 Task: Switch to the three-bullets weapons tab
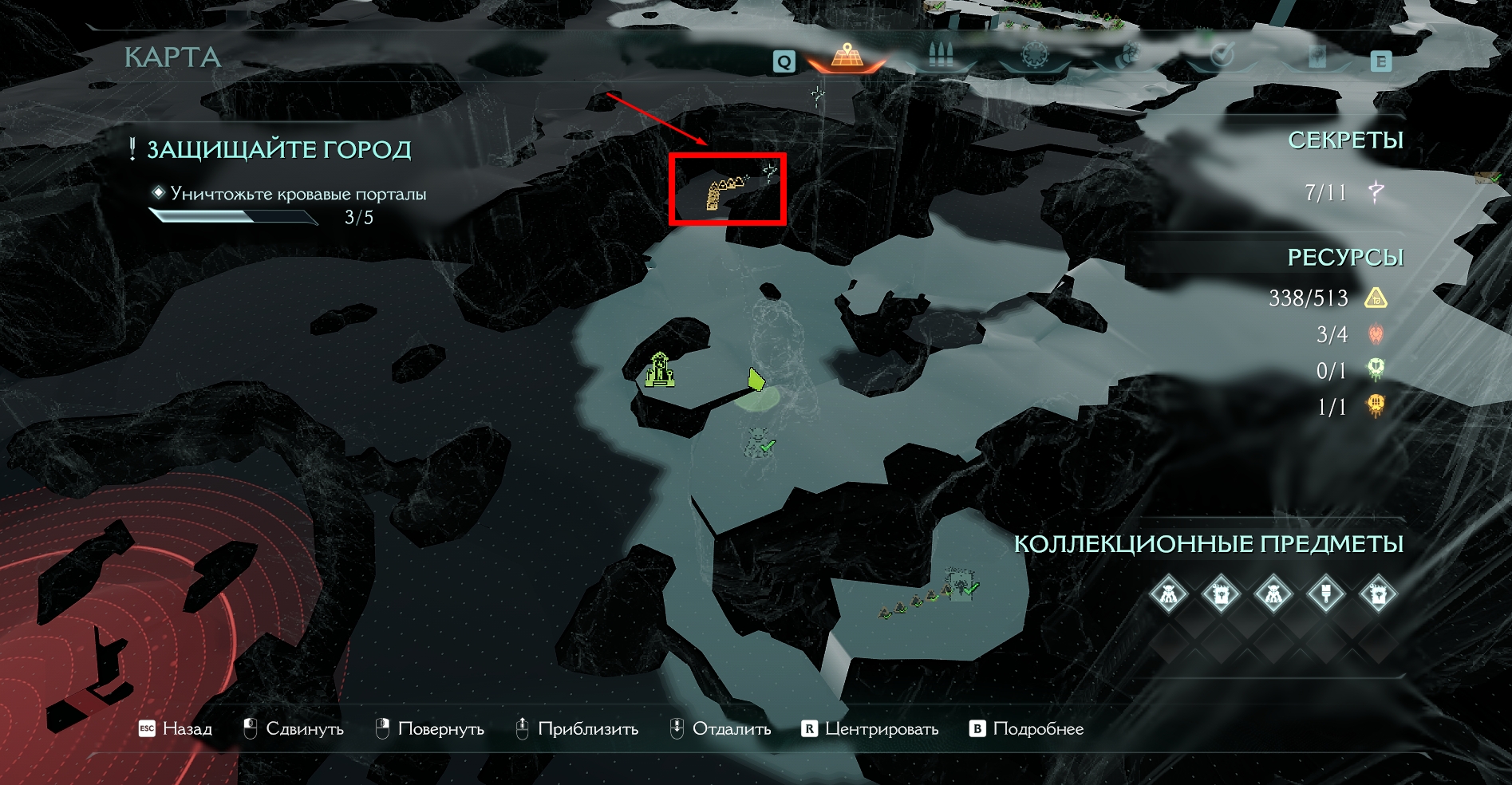941,55
